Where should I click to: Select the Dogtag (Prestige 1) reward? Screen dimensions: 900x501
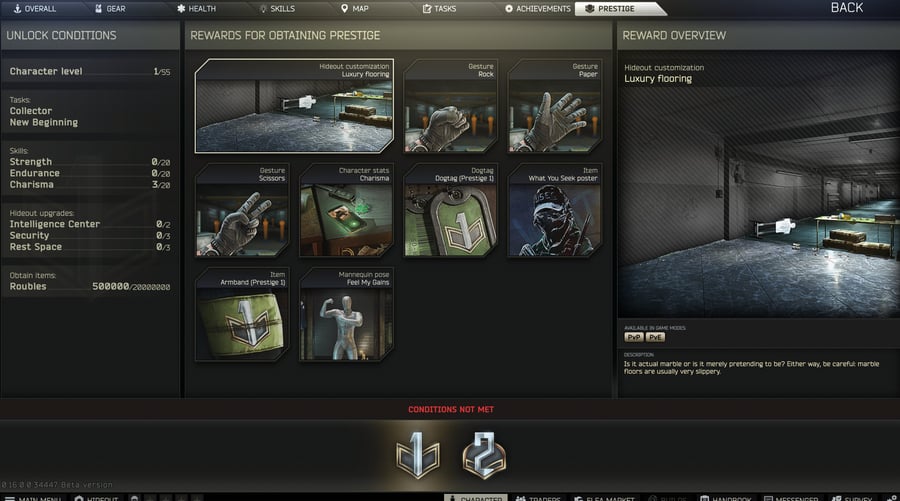pyautogui.click(x=450, y=210)
